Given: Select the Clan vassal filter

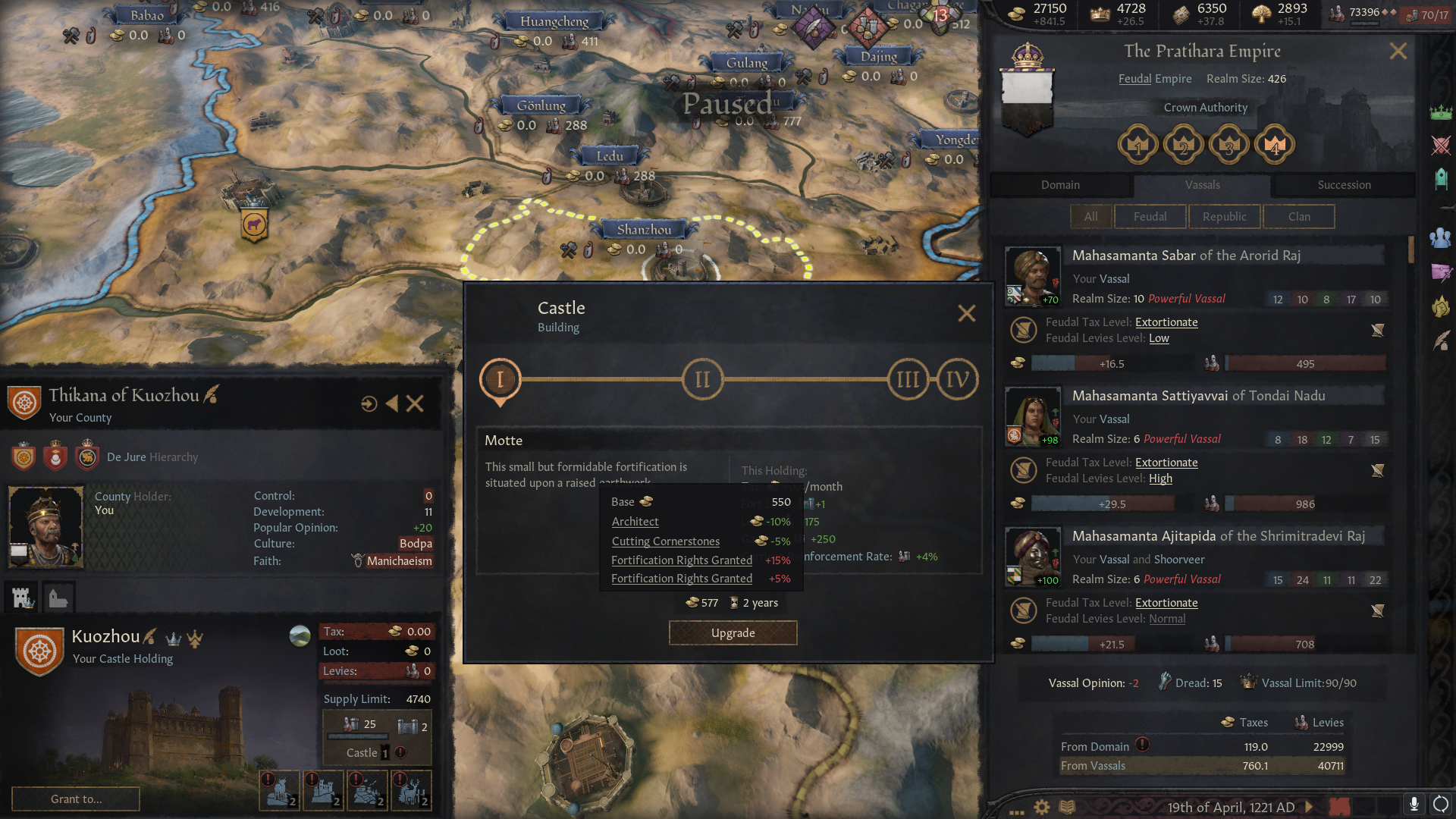Looking at the screenshot, I should pos(1298,216).
